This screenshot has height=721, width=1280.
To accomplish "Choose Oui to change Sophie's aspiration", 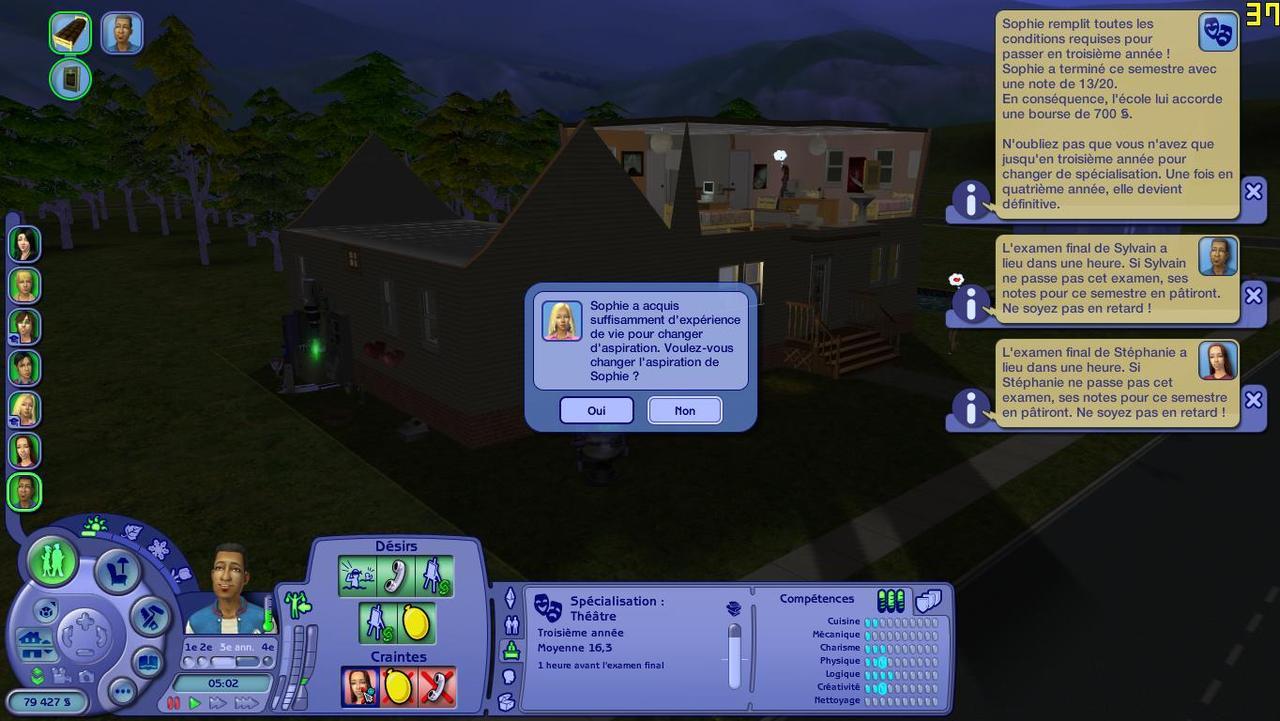I will (596, 410).
